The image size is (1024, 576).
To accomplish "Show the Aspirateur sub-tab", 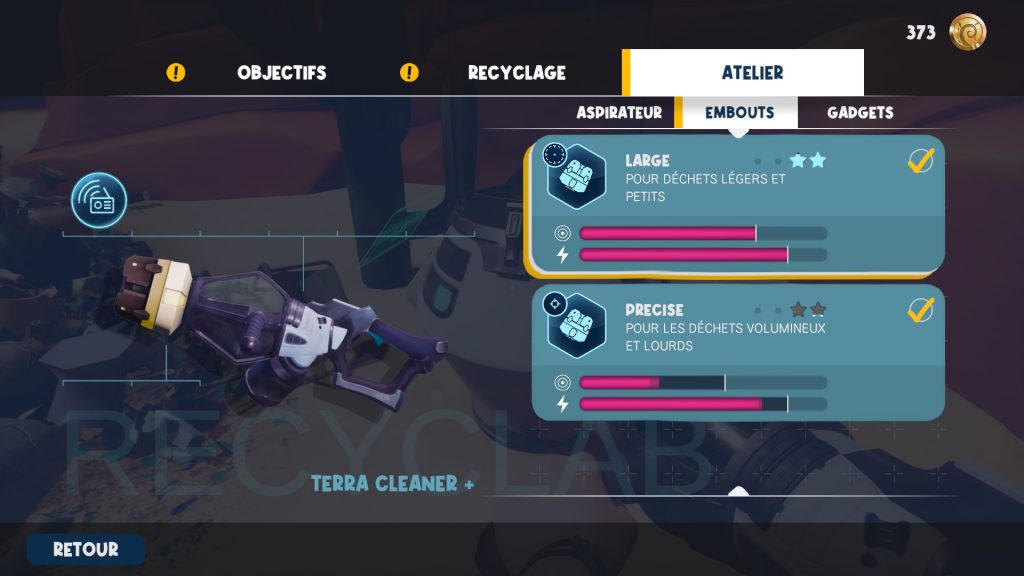I will 619,113.
